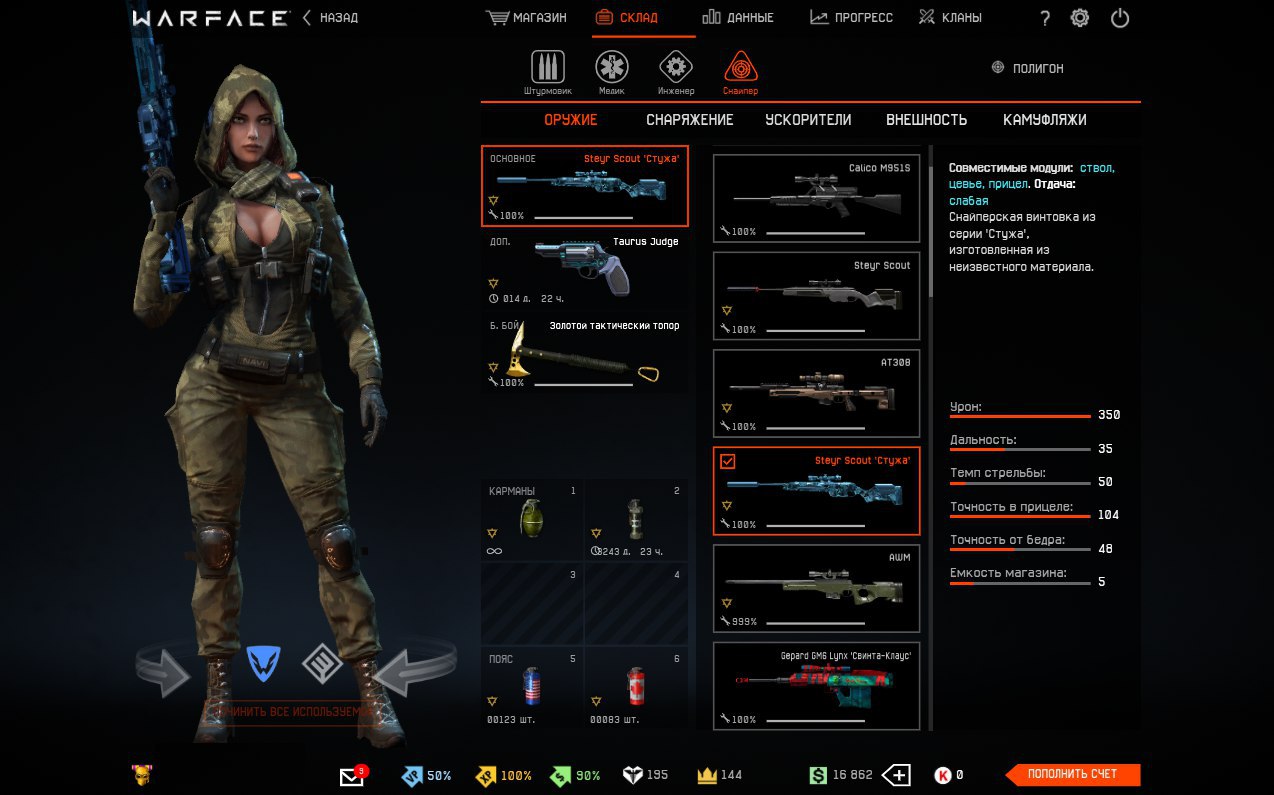Select the Штурмовик class

point(547,72)
